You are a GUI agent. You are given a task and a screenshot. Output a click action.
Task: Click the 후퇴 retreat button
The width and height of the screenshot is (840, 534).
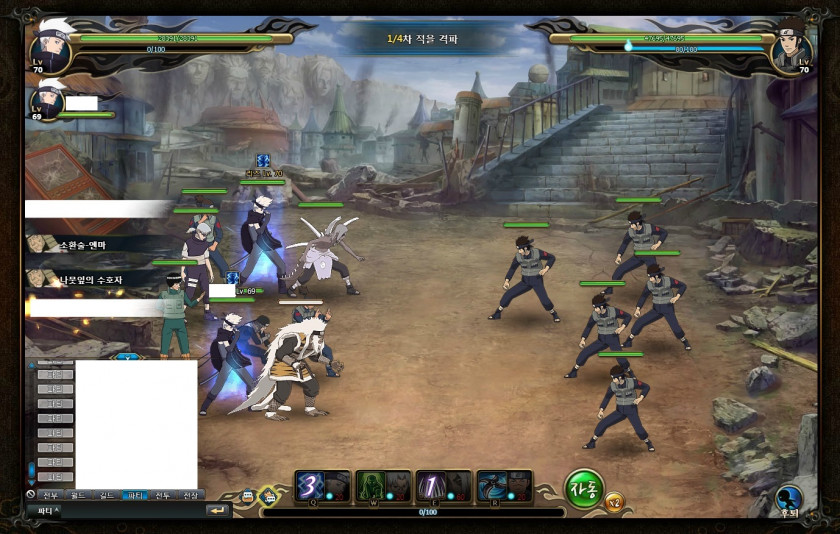790,498
